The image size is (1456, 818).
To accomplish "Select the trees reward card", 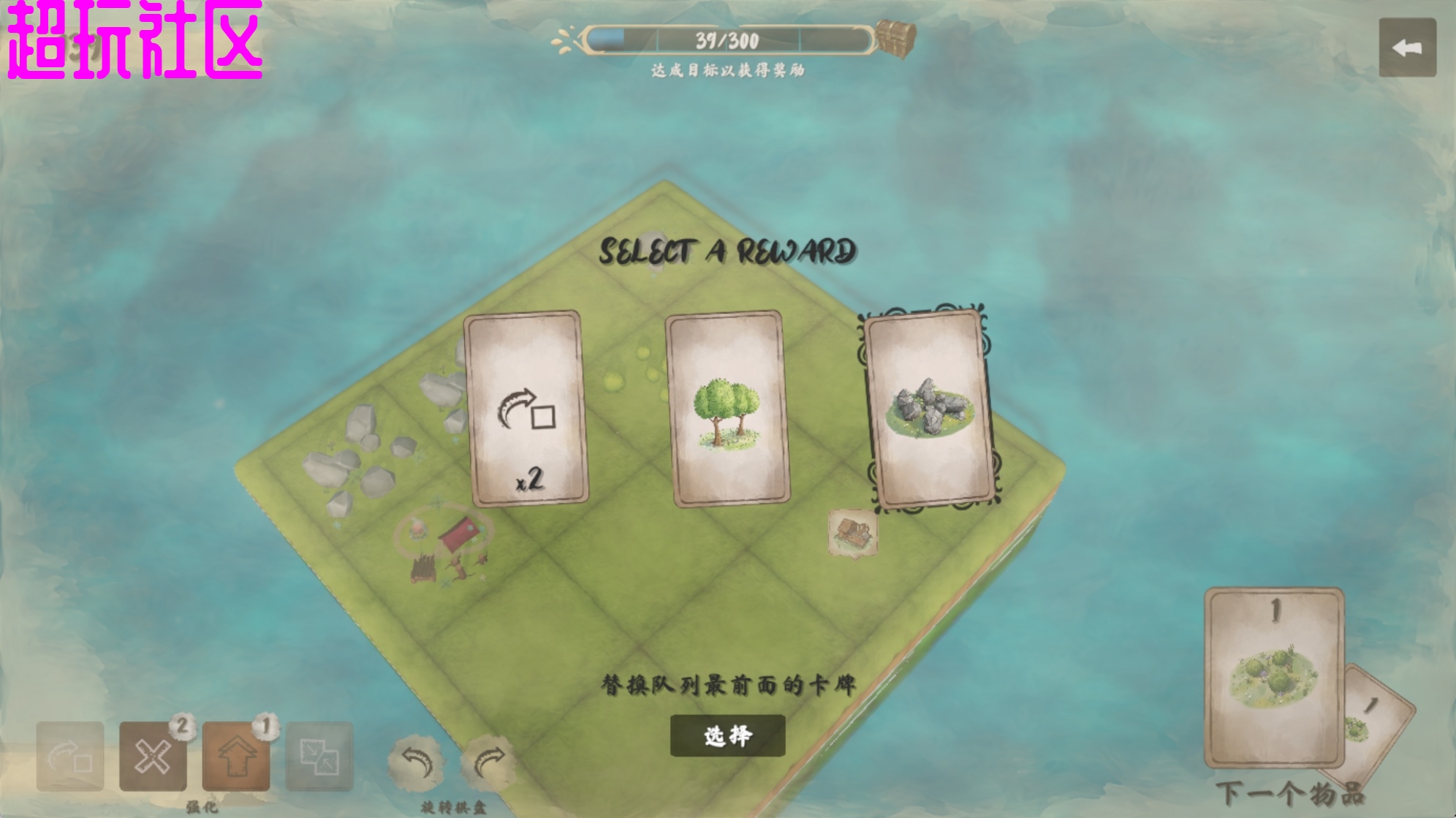I will 727,409.
